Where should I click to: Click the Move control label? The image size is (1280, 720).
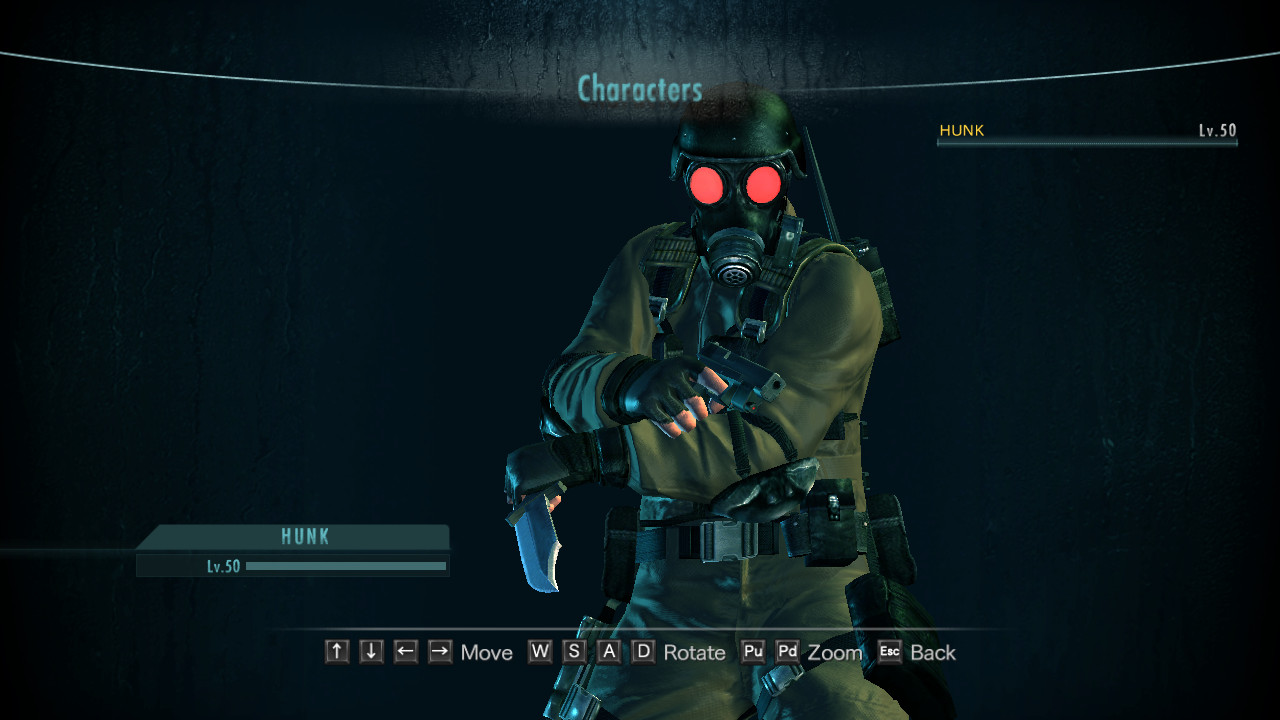[487, 652]
